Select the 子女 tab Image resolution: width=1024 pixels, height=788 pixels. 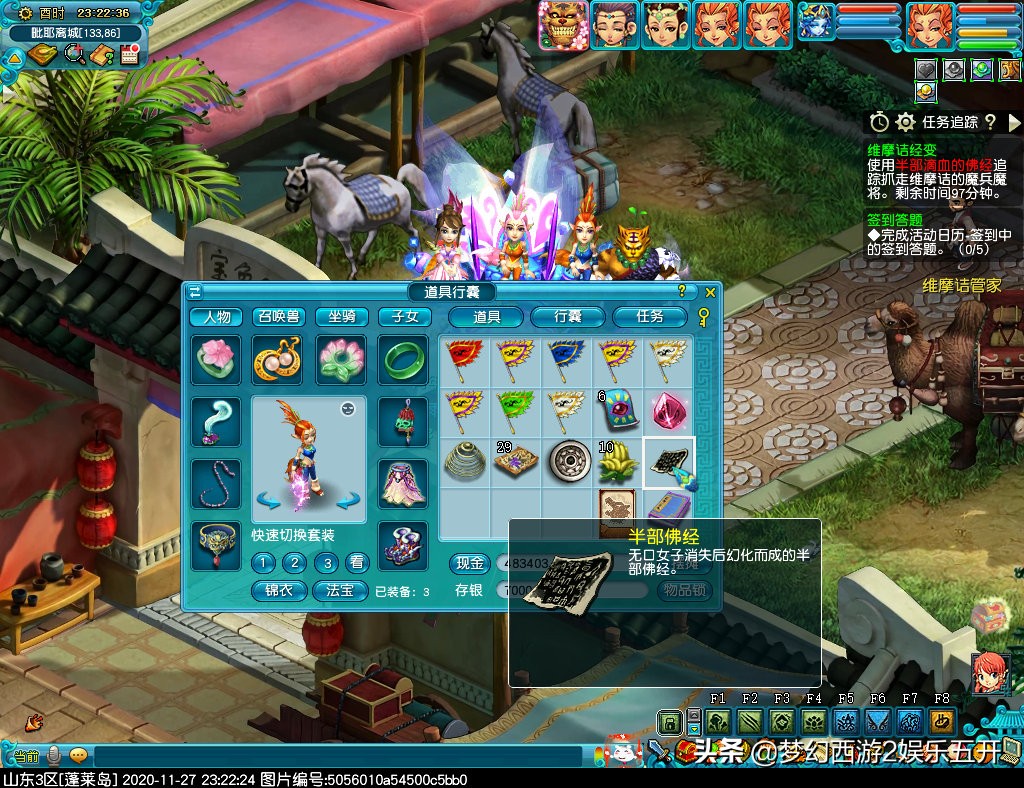pyautogui.click(x=405, y=317)
